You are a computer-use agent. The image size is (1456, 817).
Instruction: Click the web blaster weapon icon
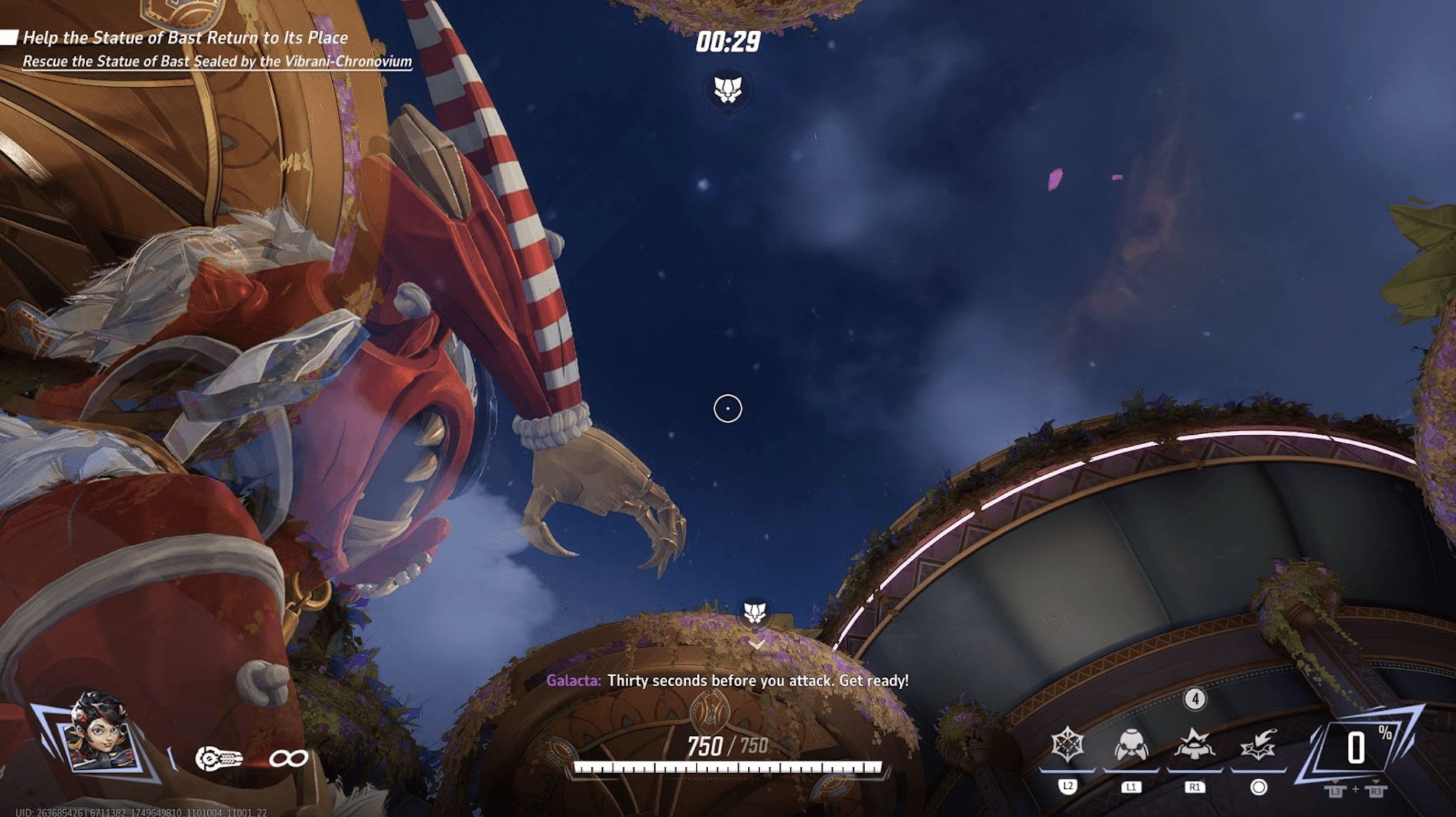[x=218, y=759]
